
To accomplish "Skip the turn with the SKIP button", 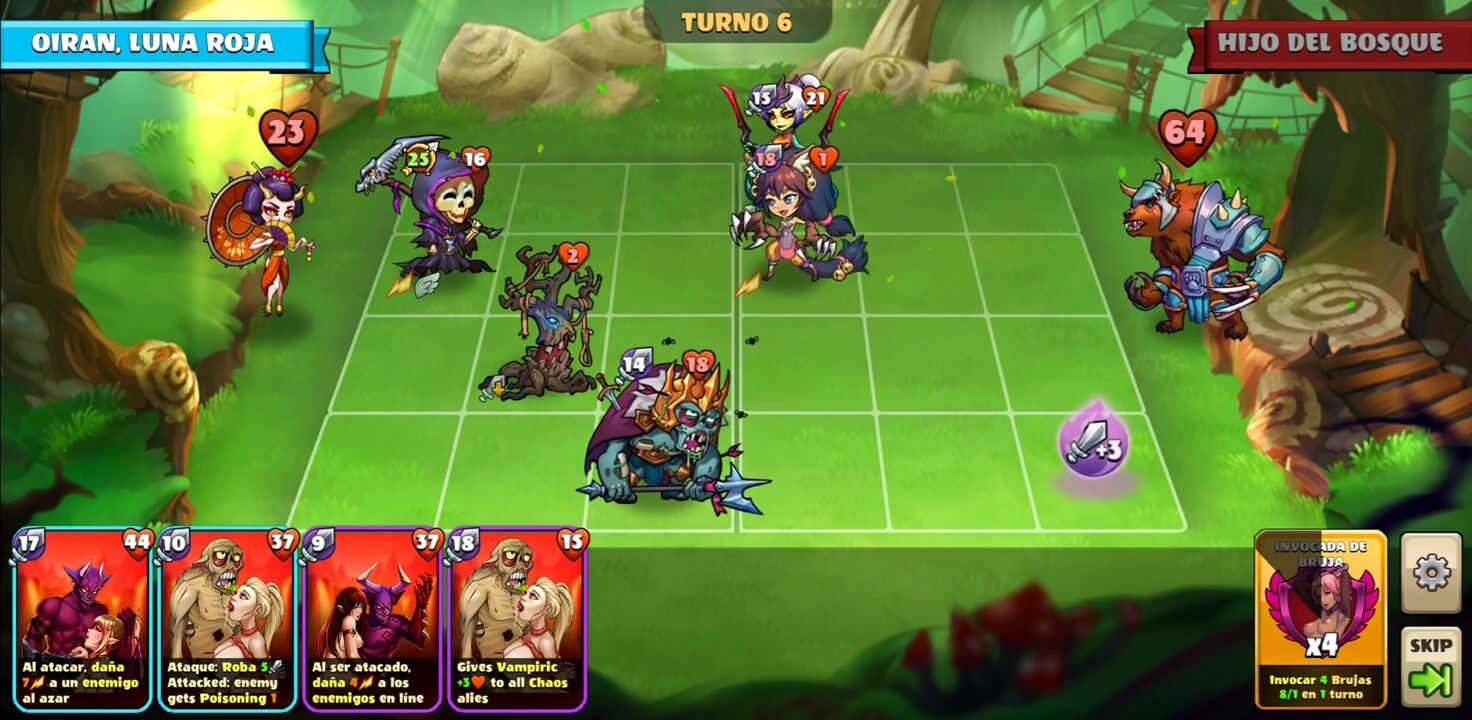I will 1431,665.
